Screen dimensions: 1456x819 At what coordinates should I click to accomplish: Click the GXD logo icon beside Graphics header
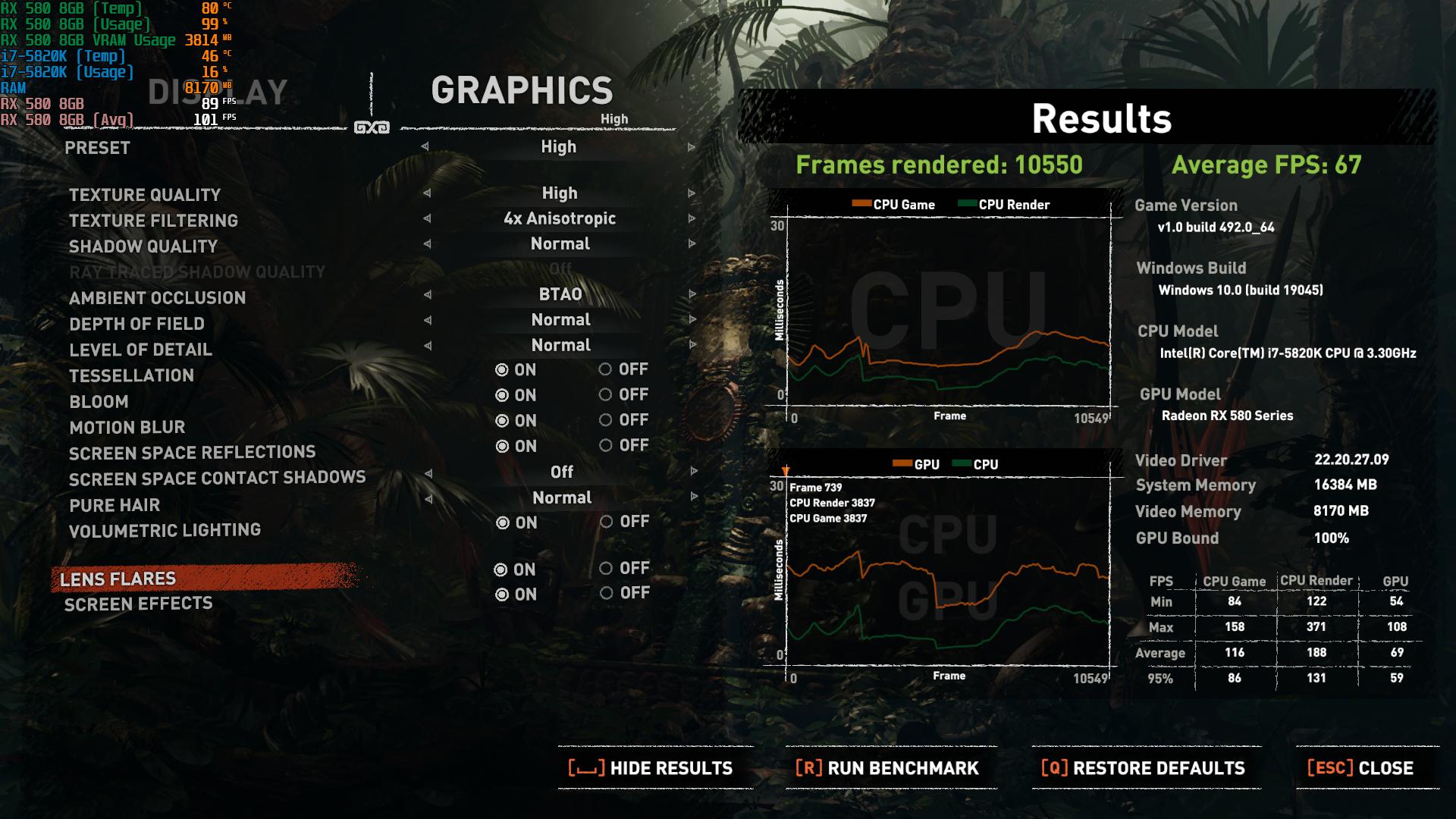(x=373, y=127)
